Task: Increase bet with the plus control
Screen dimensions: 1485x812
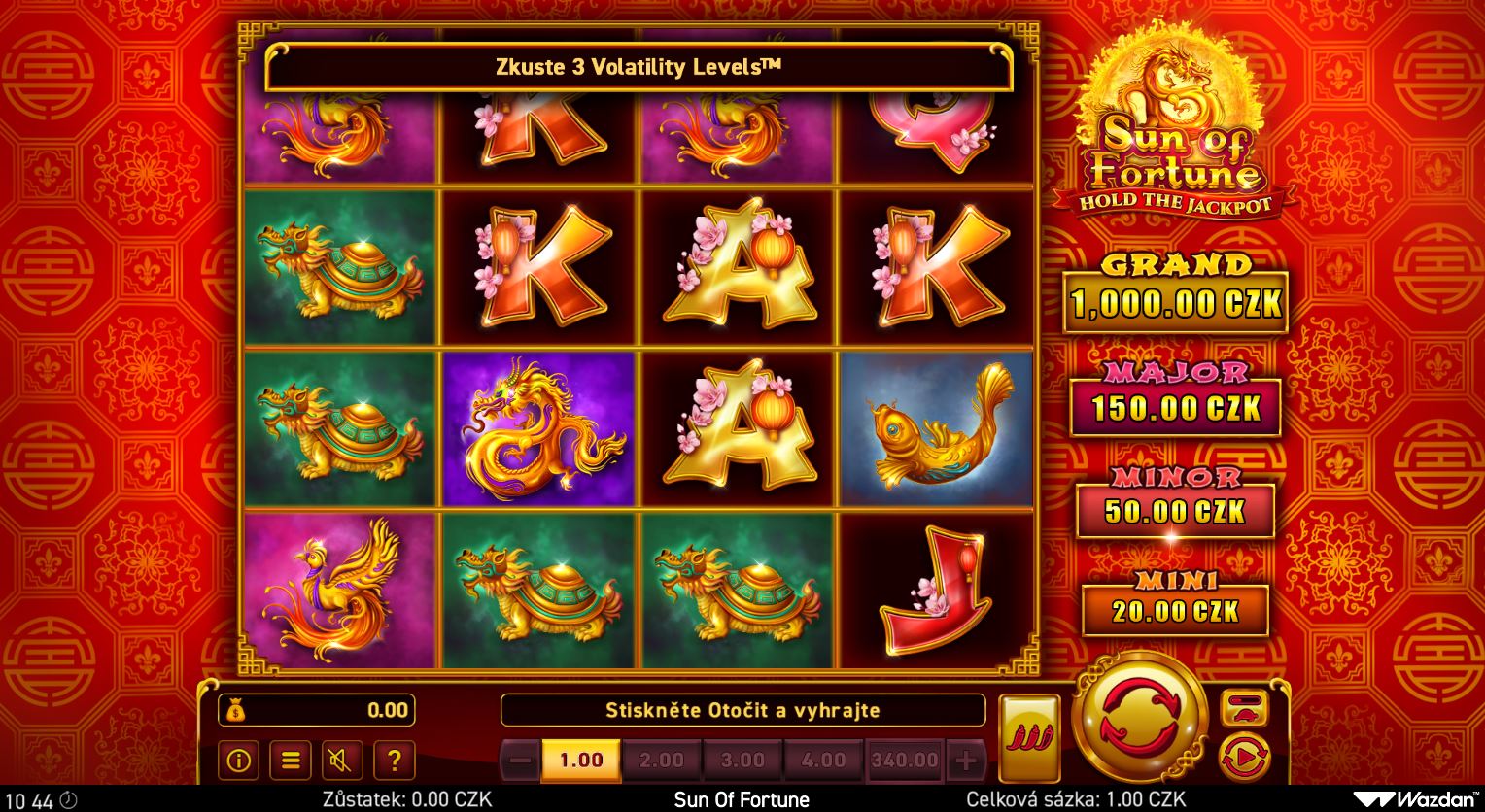Action: (x=964, y=761)
